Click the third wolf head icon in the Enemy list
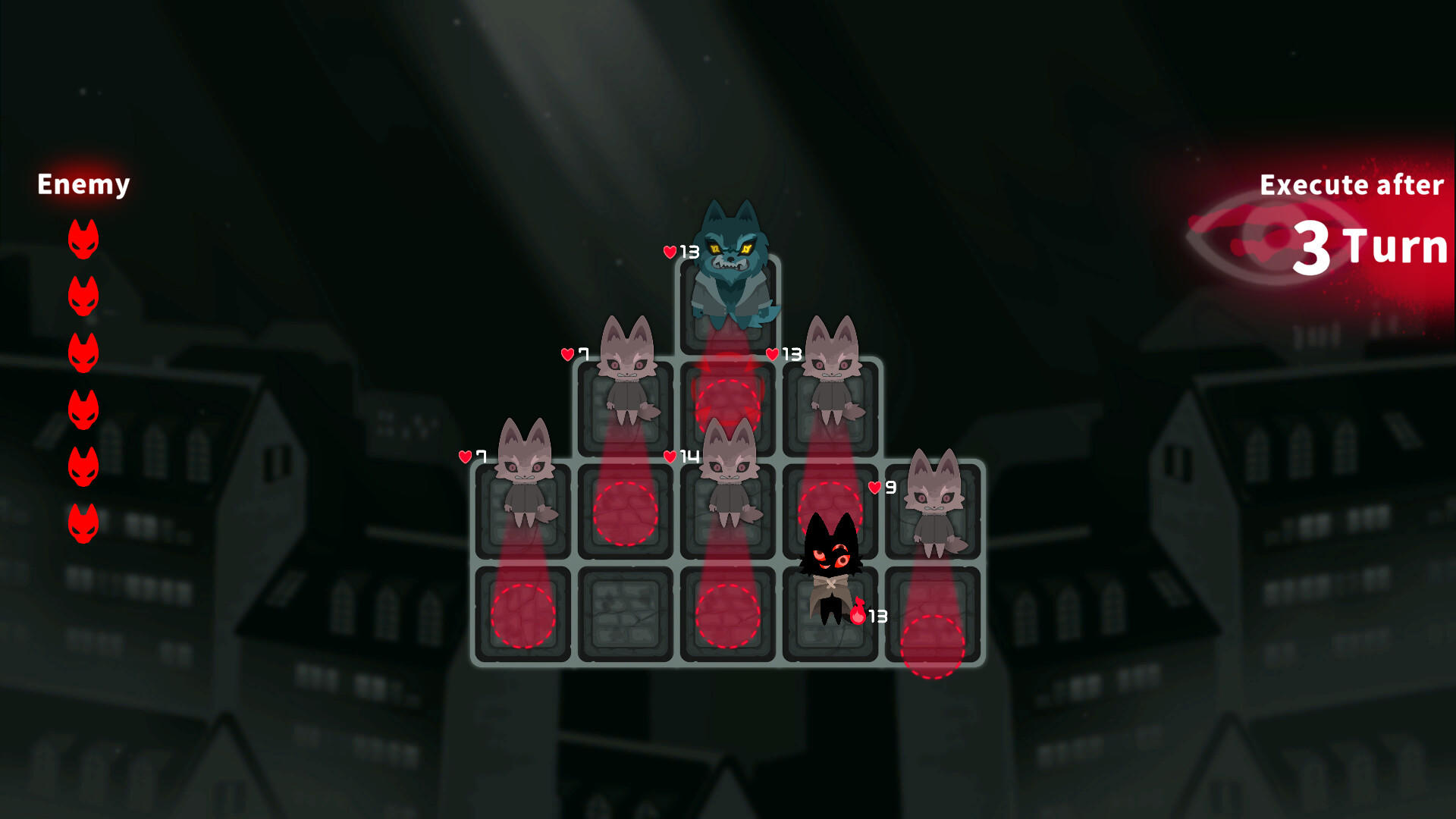The width and height of the screenshot is (1456, 819). [x=83, y=349]
